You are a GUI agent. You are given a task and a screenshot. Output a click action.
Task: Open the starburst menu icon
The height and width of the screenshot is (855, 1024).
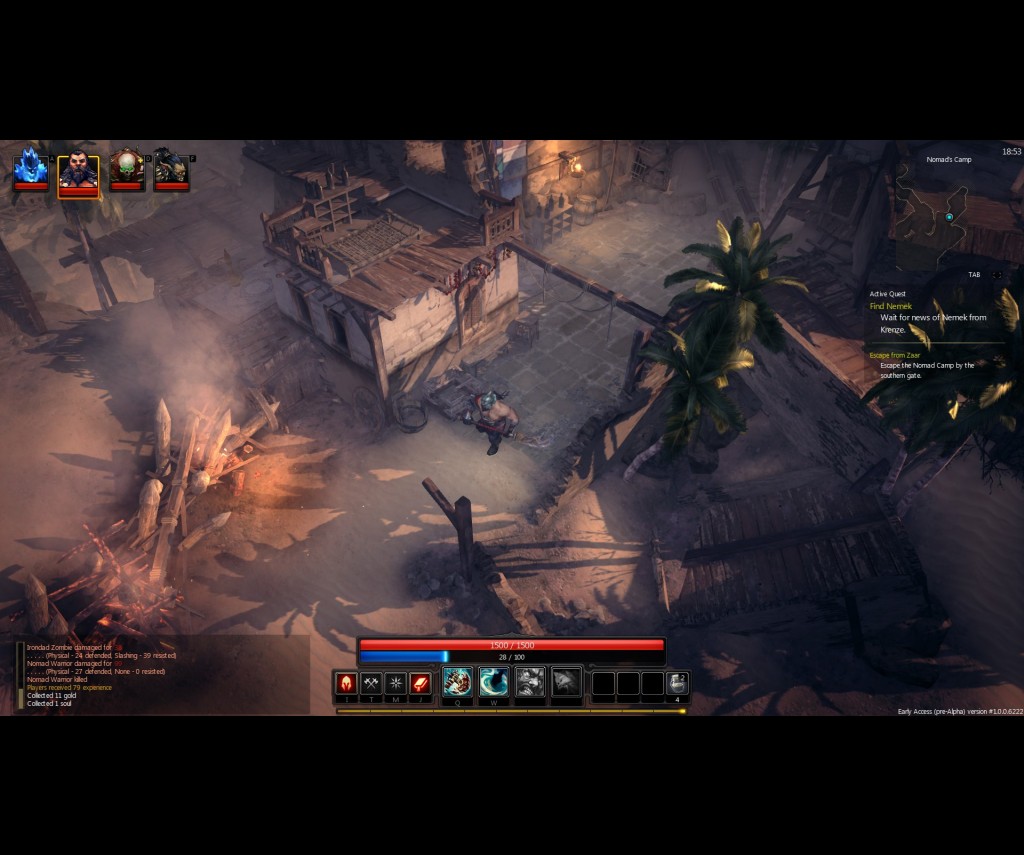click(396, 683)
